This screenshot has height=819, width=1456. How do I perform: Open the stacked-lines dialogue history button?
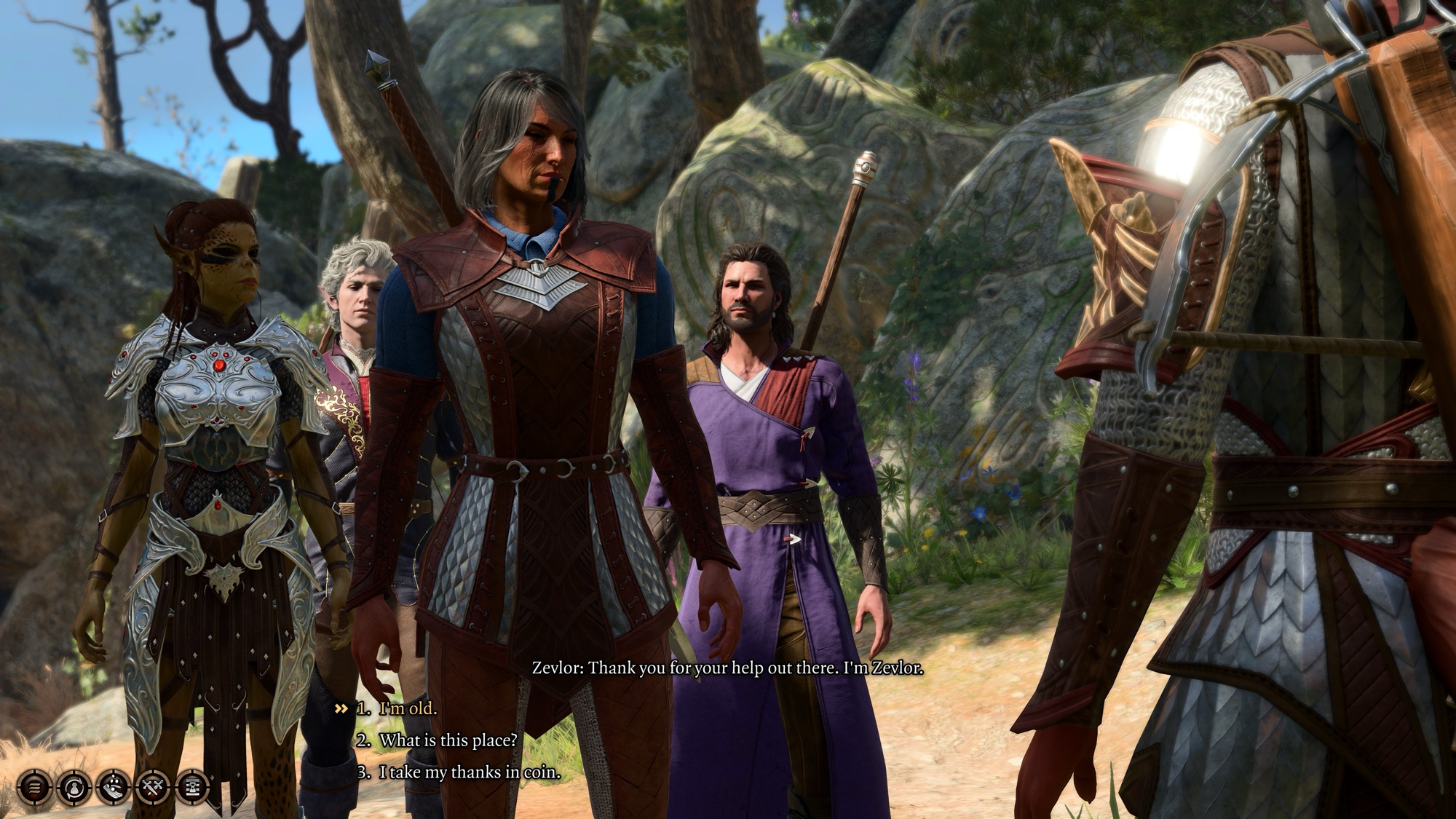[x=34, y=787]
